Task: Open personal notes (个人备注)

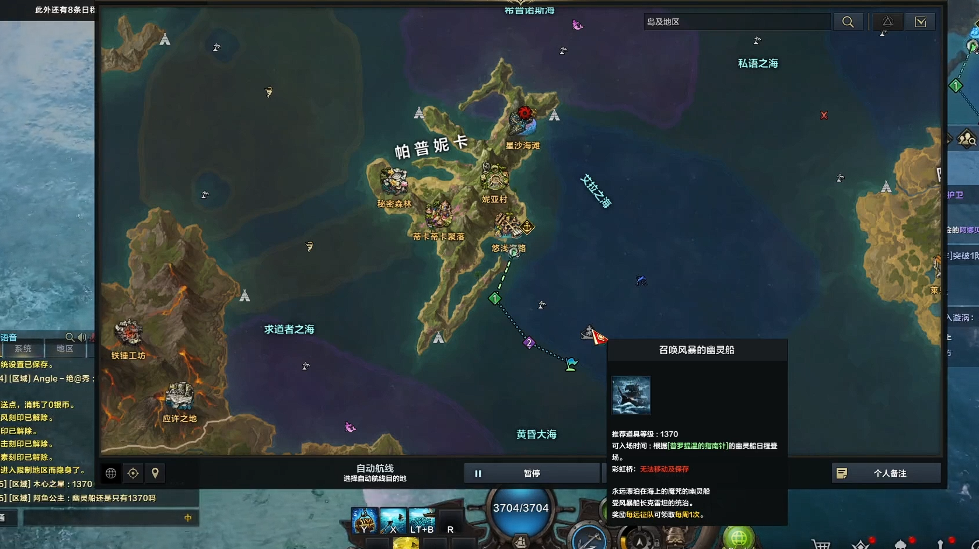Action: (886, 473)
